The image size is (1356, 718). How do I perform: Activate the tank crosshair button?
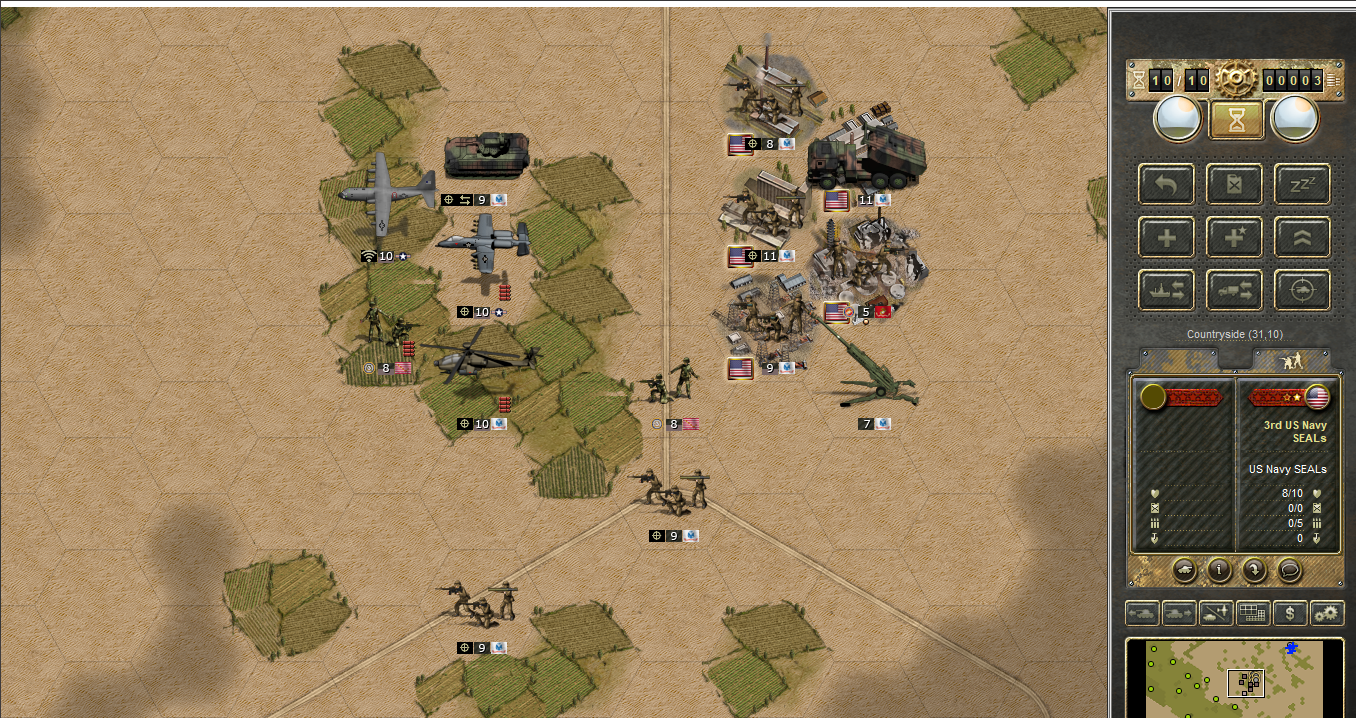1302,290
